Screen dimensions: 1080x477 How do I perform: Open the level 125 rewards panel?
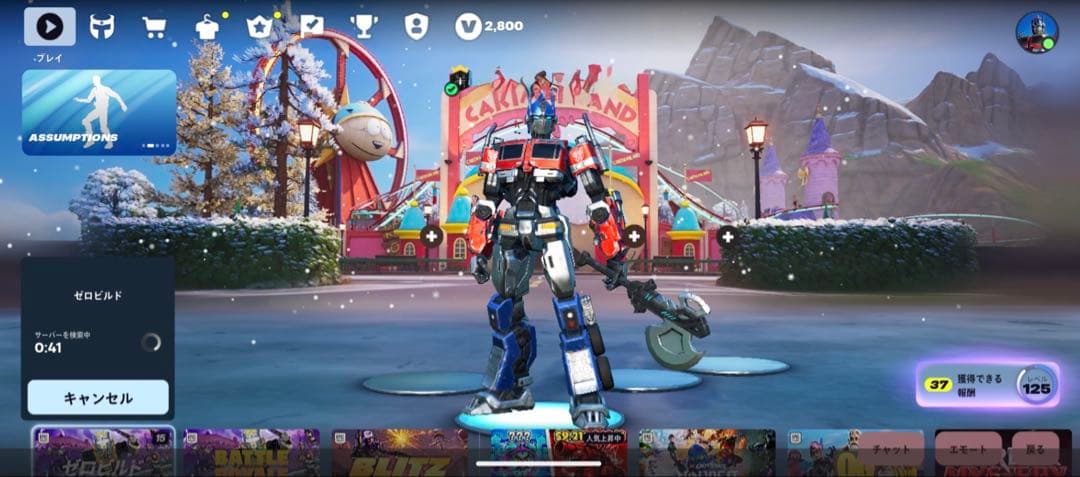[x=988, y=384]
